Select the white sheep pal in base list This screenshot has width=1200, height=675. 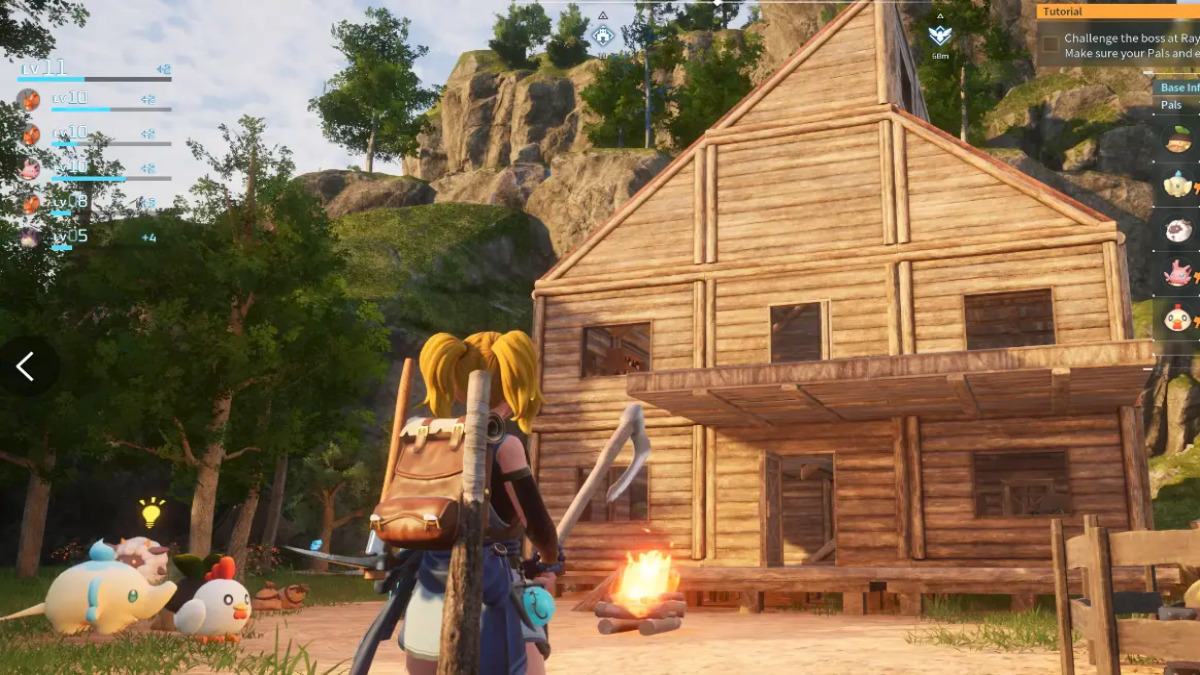(1178, 229)
